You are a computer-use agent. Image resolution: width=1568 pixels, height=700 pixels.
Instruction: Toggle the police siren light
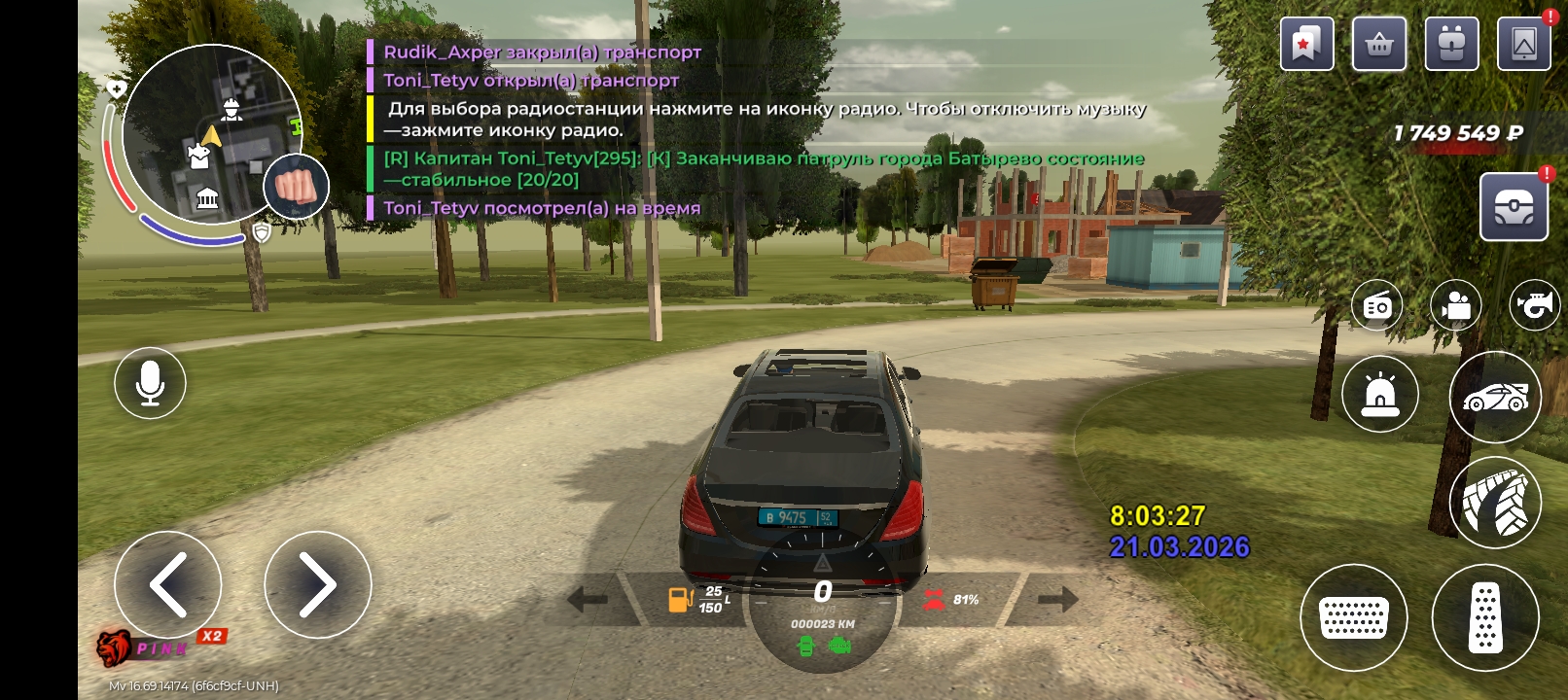[1379, 395]
